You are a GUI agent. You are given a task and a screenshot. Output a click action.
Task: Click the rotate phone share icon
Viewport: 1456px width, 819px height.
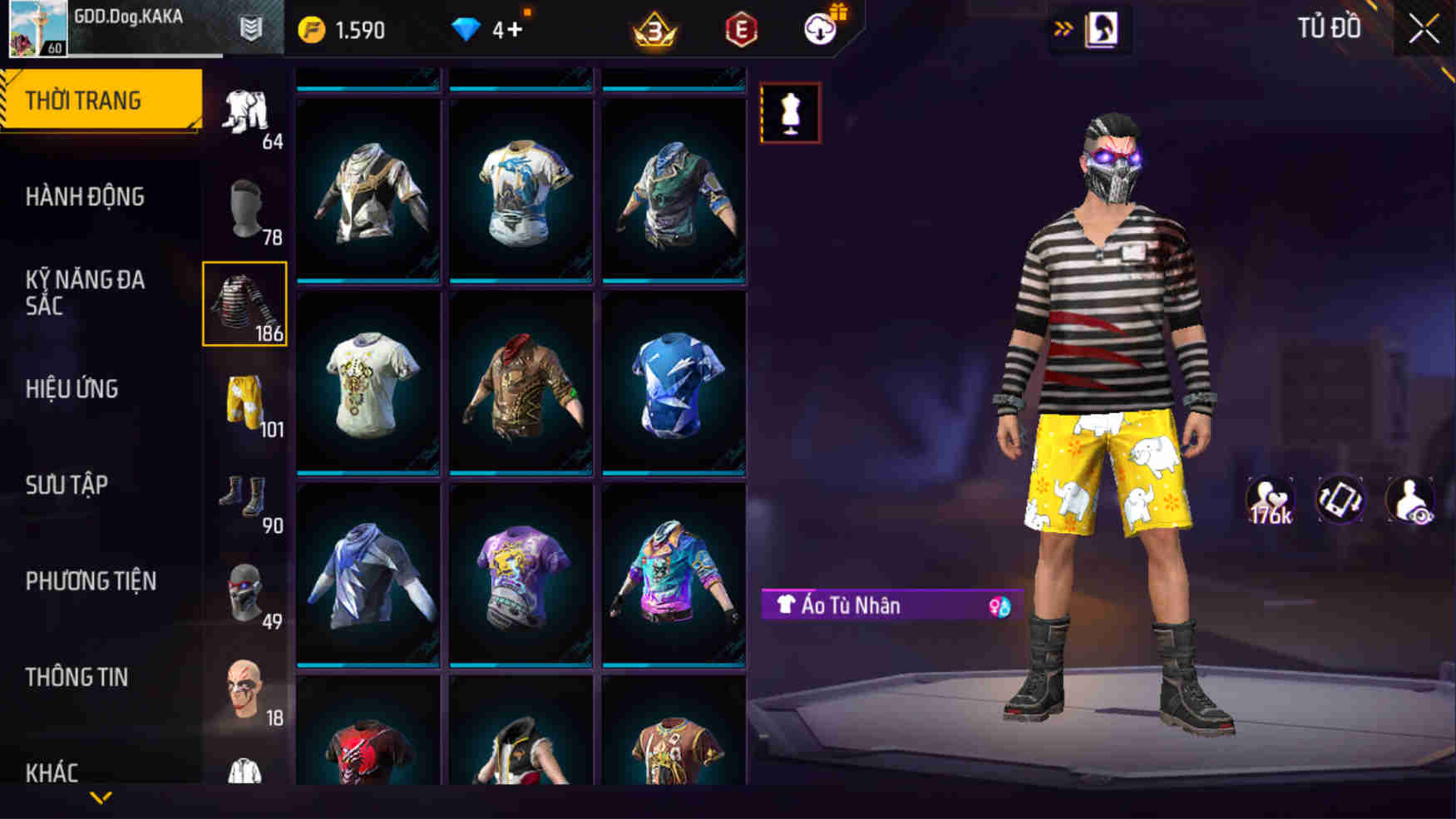[x=1339, y=499]
